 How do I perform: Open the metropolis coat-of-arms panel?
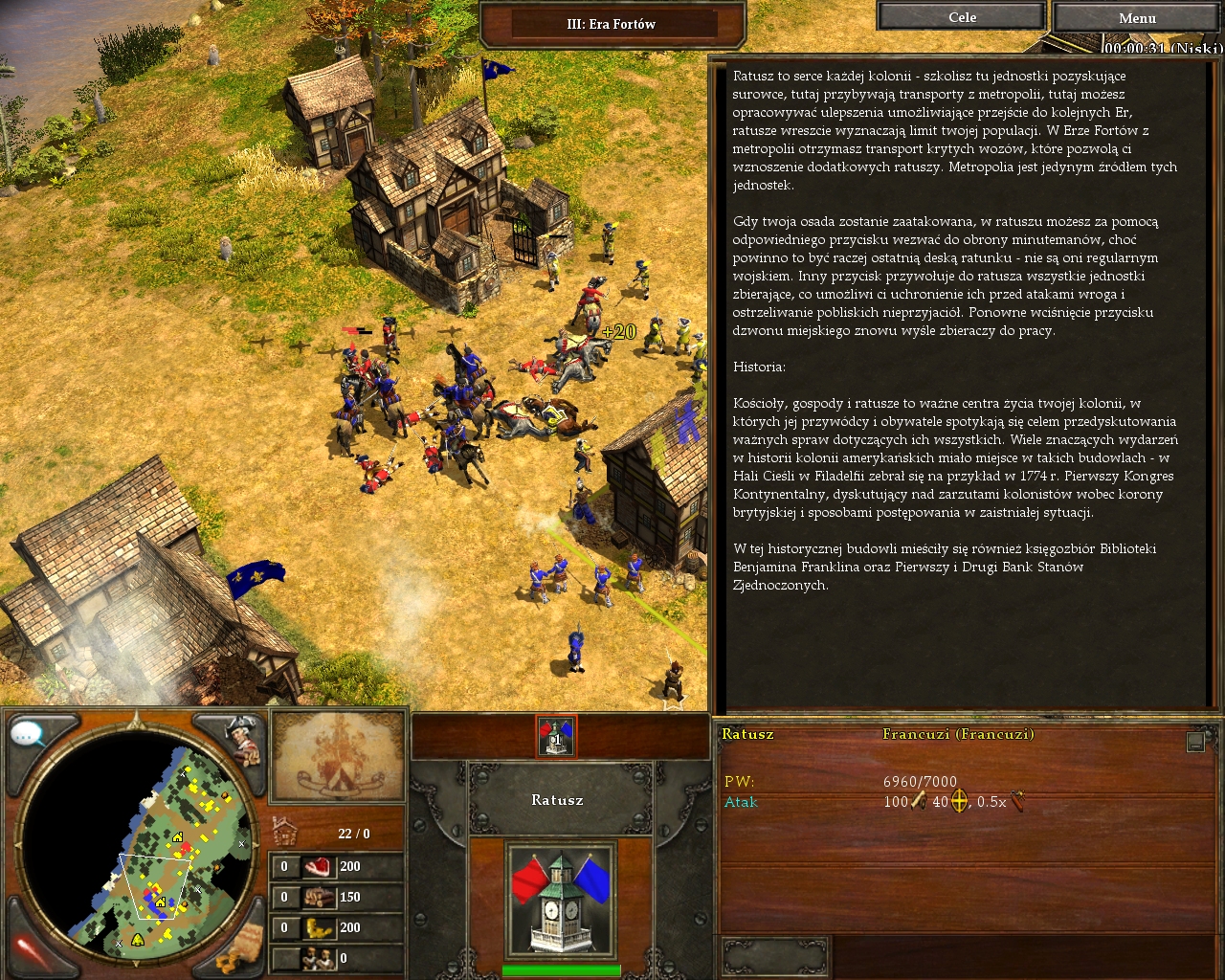(337, 756)
